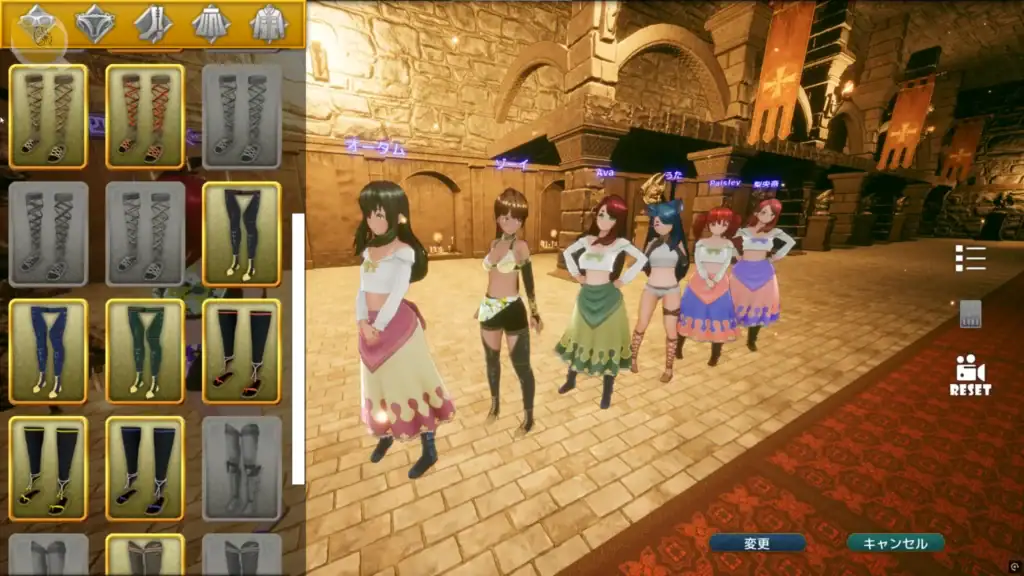Confirm the outfit with the 変更 button
This screenshot has width=1024, height=576.
click(757, 543)
